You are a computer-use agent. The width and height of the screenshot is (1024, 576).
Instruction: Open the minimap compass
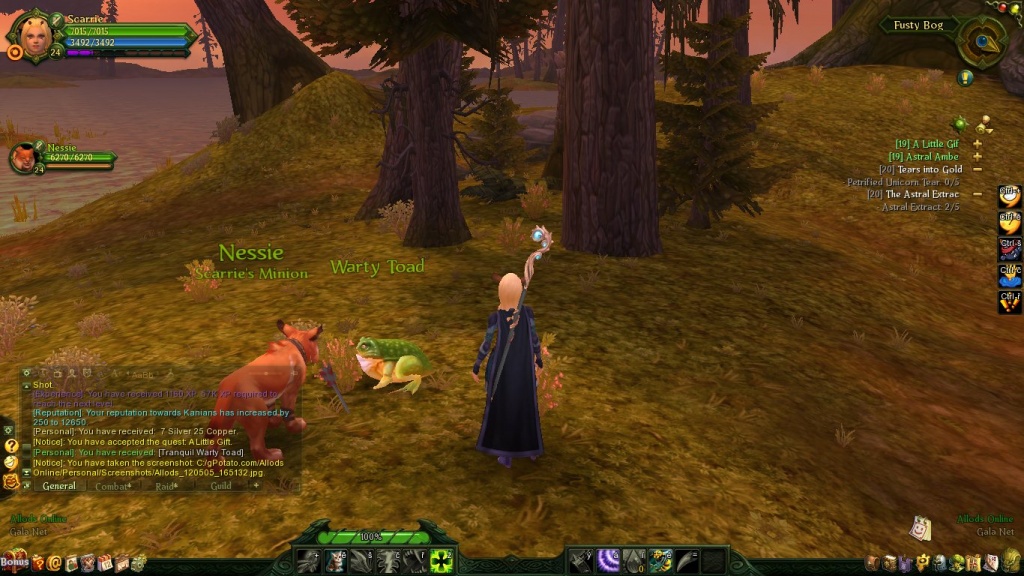(x=981, y=40)
